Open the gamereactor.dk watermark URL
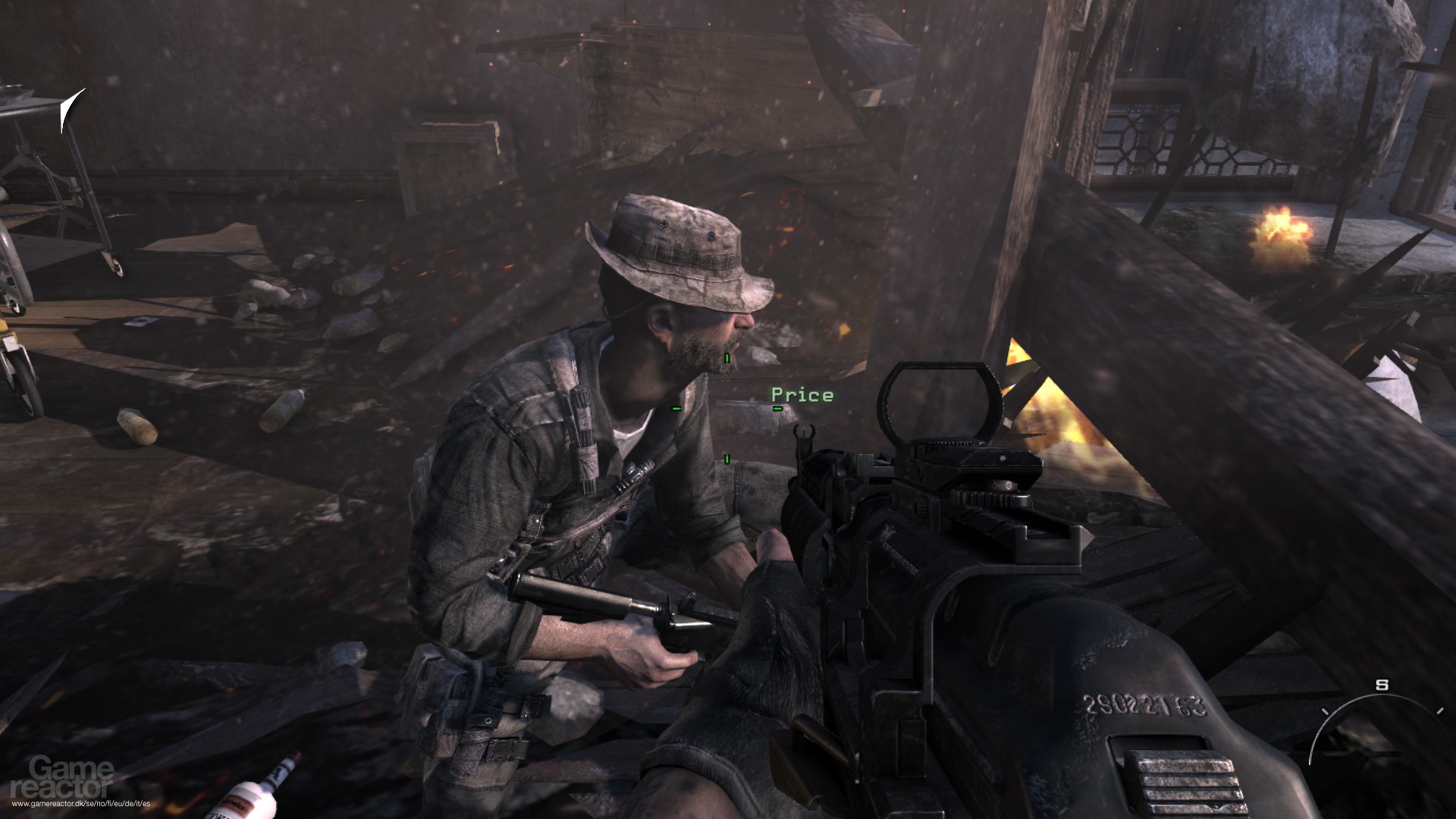 click(x=76, y=805)
